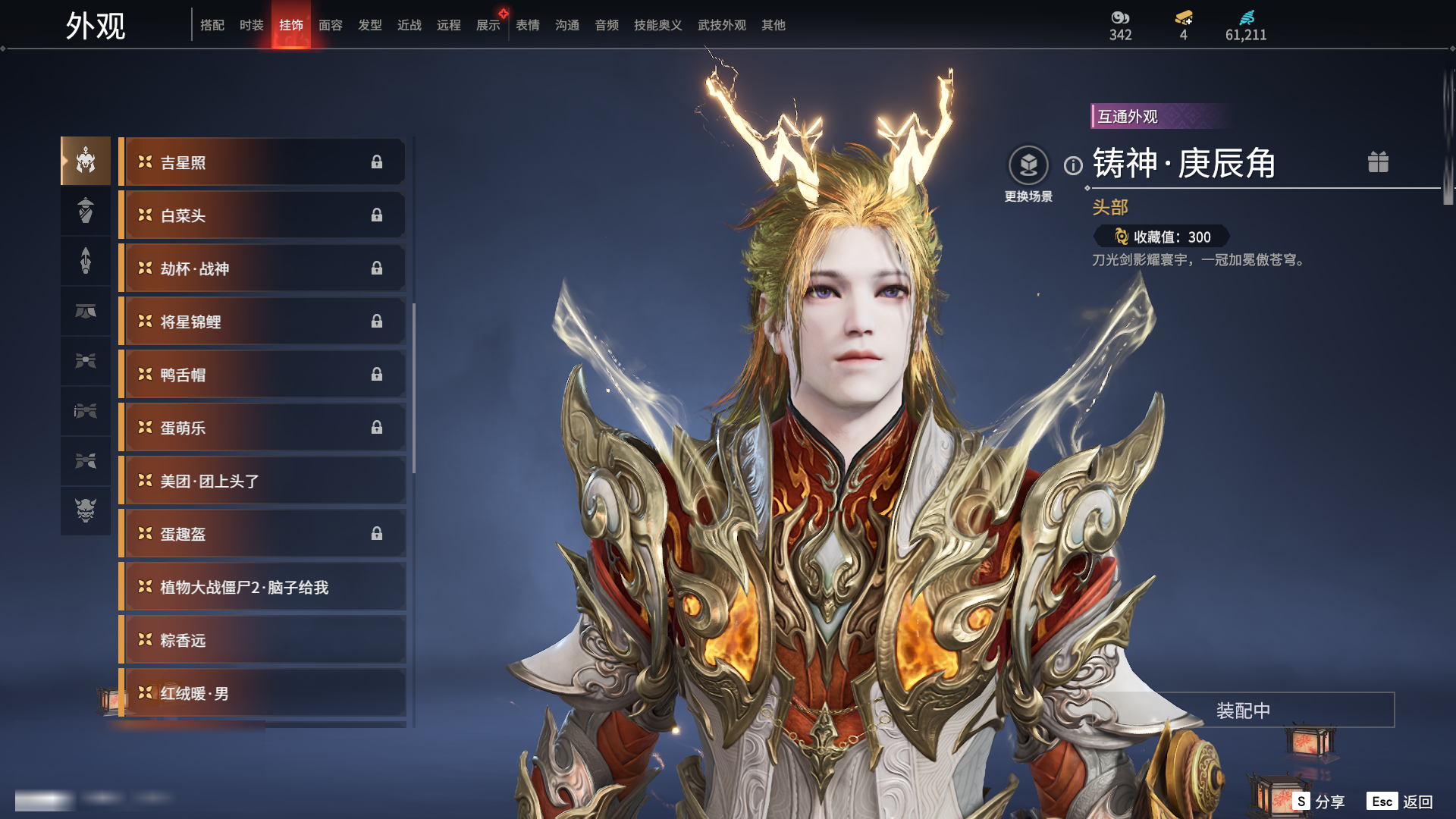
Task: Choose 美团·团上头了 from the list
Action: tap(262, 481)
